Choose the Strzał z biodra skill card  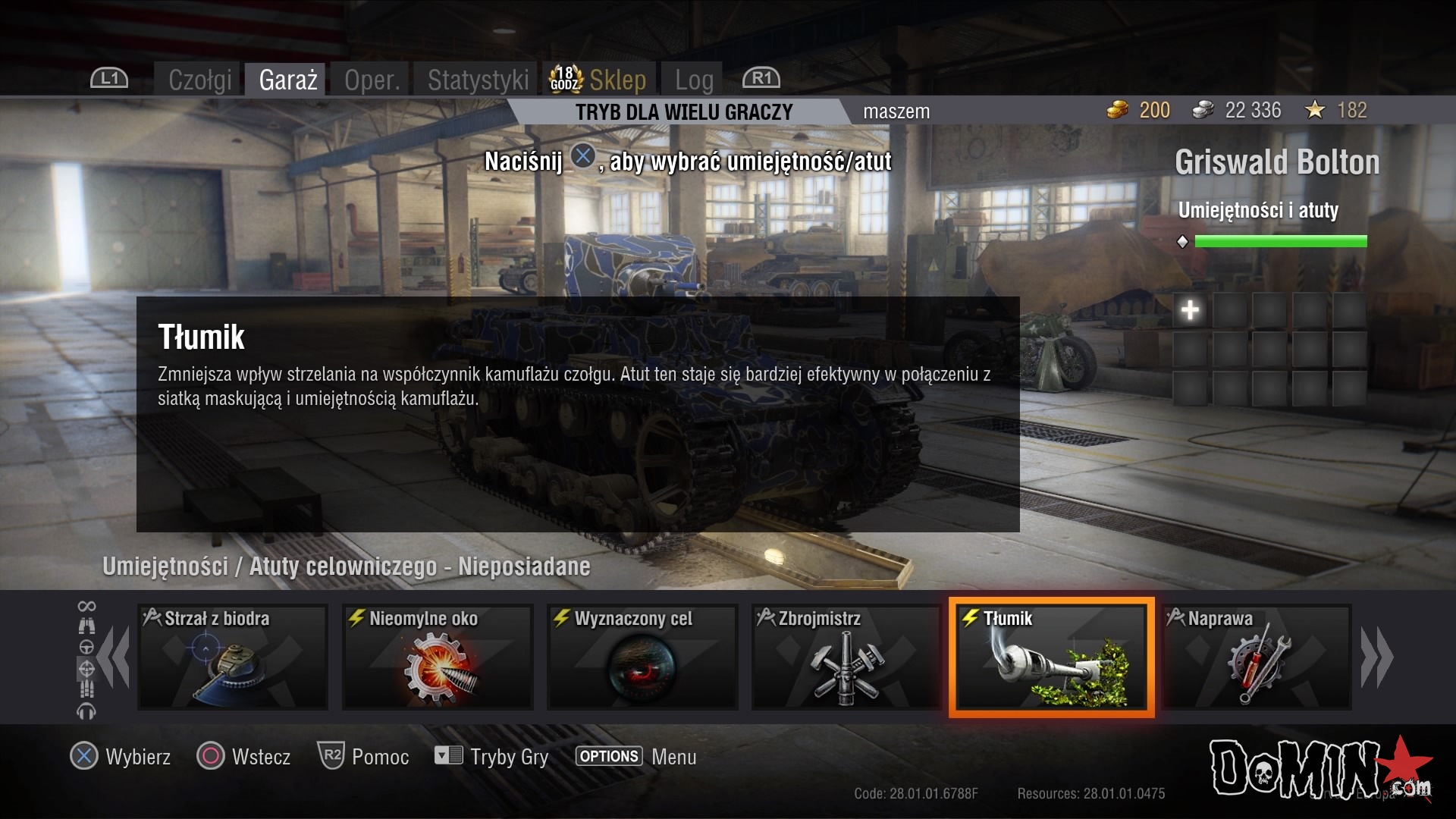(x=233, y=657)
